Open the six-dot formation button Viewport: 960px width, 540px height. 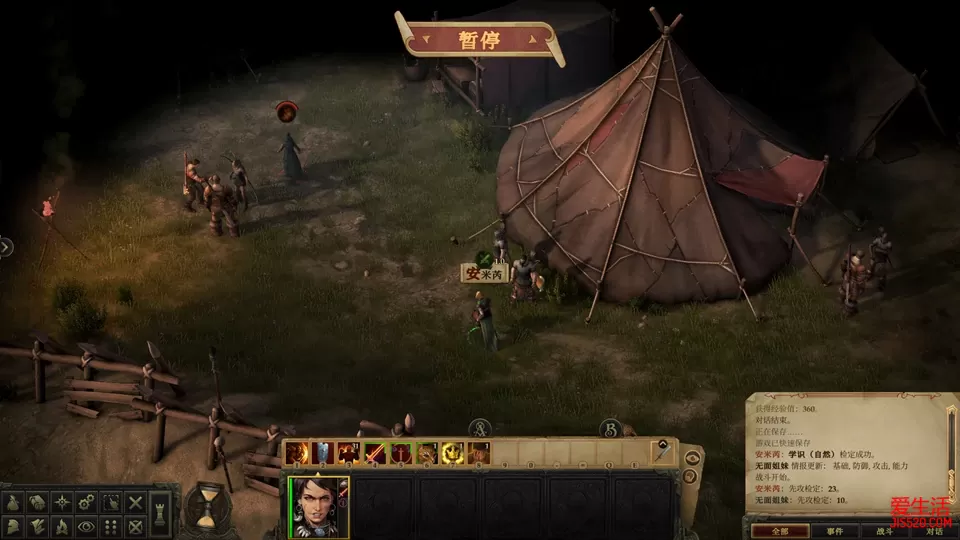[x=111, y=526]
